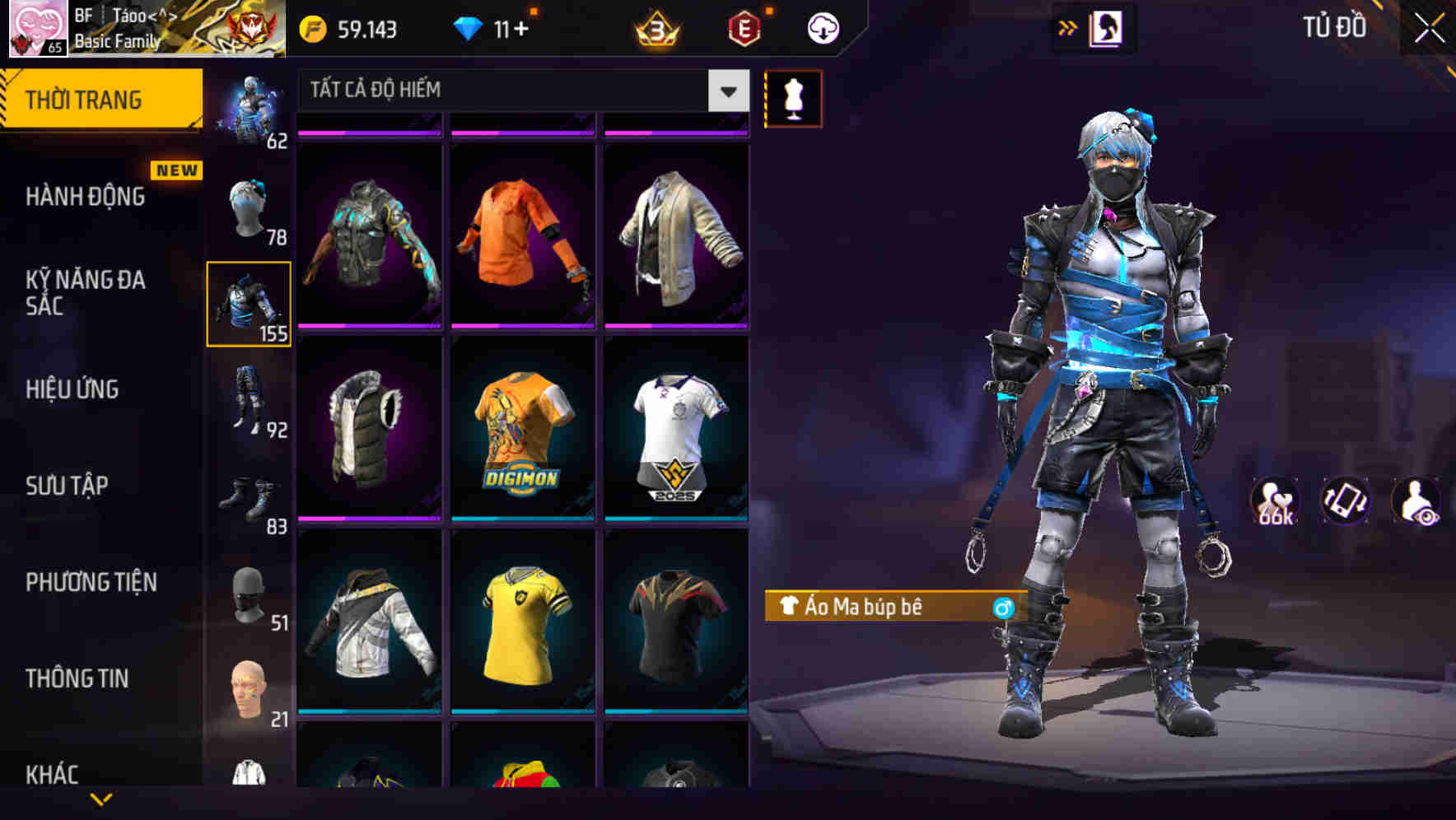The image size is (1456, 820).
Task: Click the cloud download icon
Action: (823, 27)
